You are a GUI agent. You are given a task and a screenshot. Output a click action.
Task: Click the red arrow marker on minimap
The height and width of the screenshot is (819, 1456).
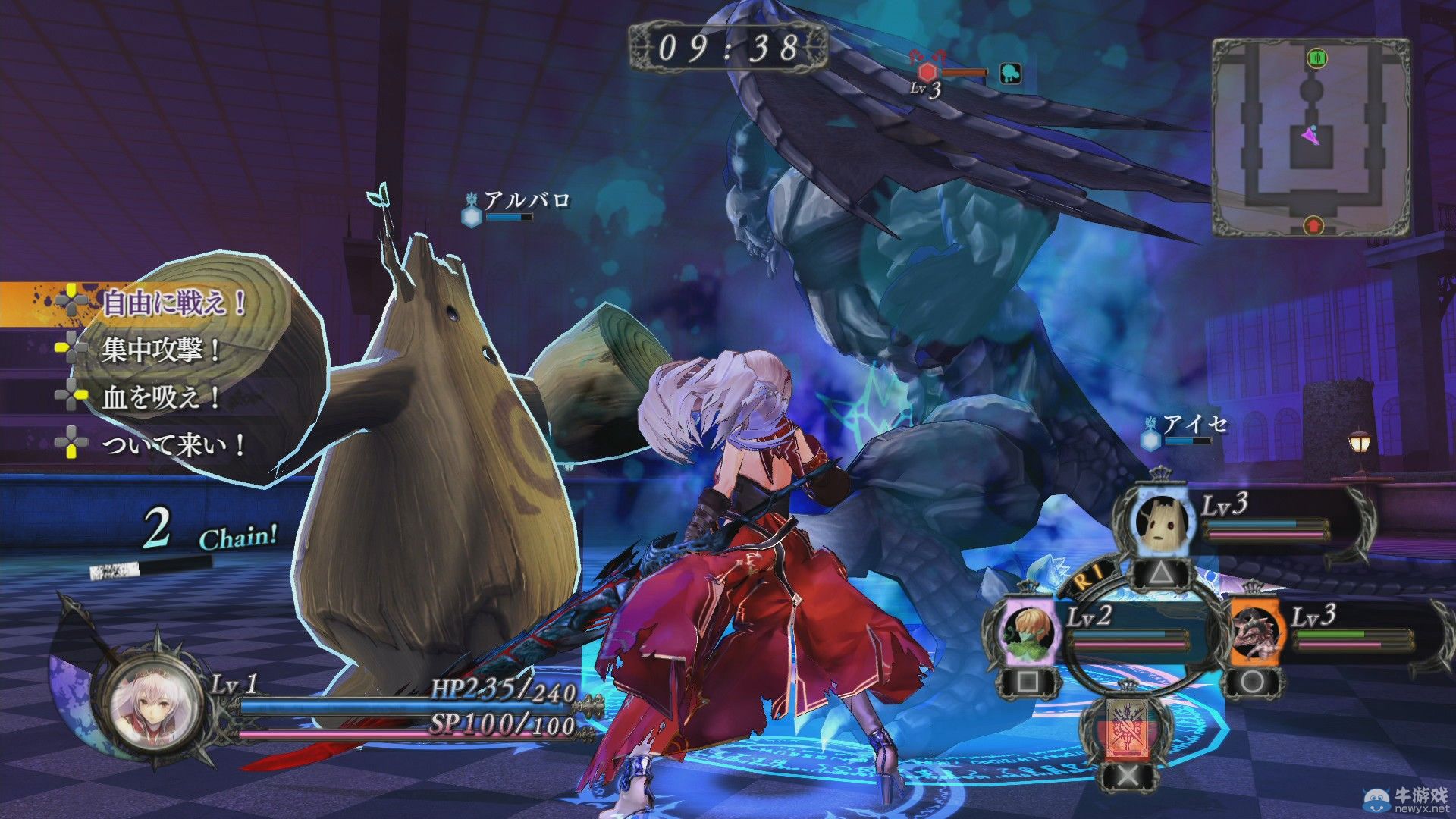point(1313,224)
